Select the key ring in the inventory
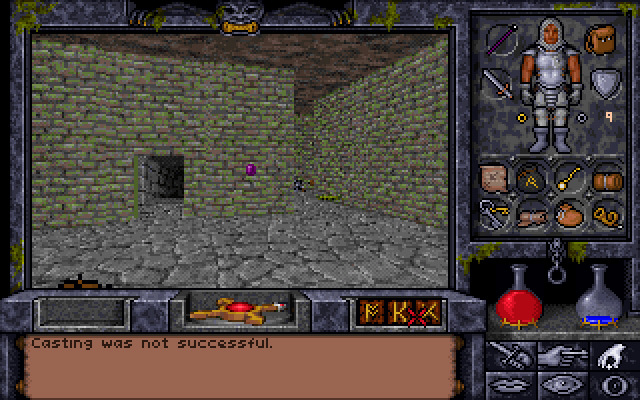The image size is (640, 400). tap(494, 212)
